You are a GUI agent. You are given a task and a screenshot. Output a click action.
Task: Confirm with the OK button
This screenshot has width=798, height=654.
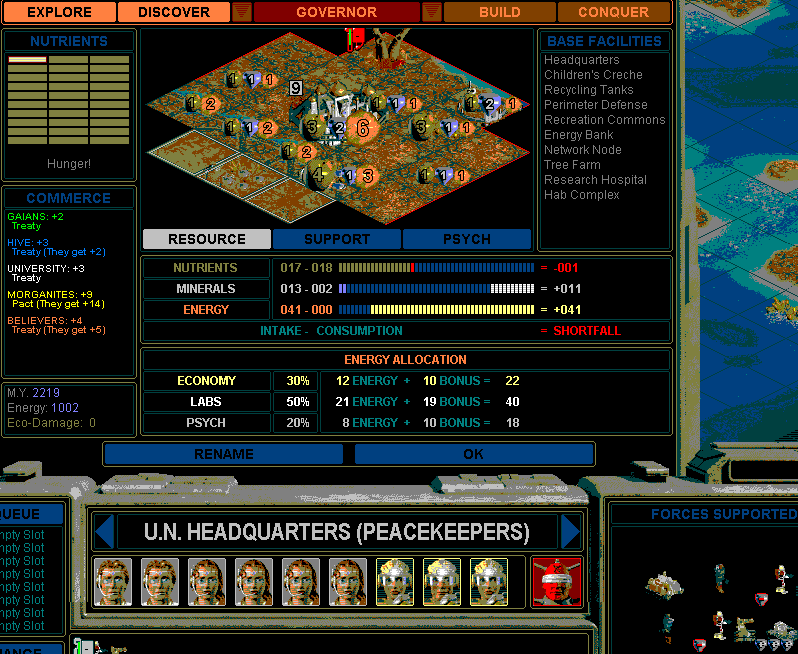pyautogui.click(x=473, y=454)
